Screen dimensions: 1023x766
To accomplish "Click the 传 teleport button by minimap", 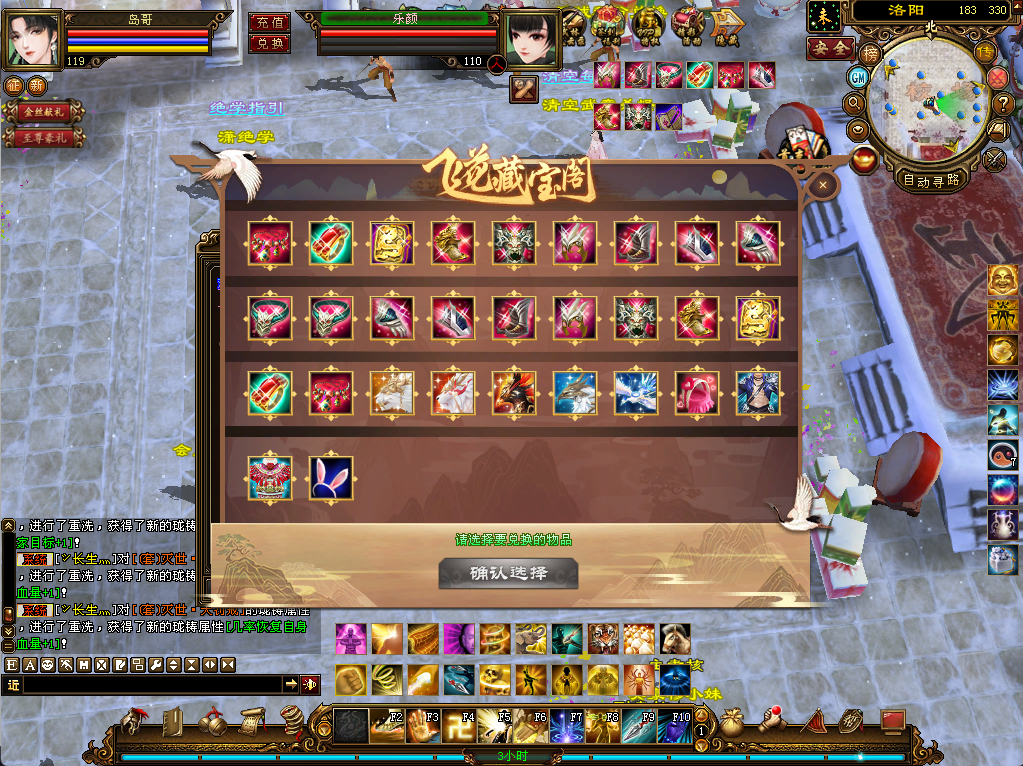I will coord(986,54).
